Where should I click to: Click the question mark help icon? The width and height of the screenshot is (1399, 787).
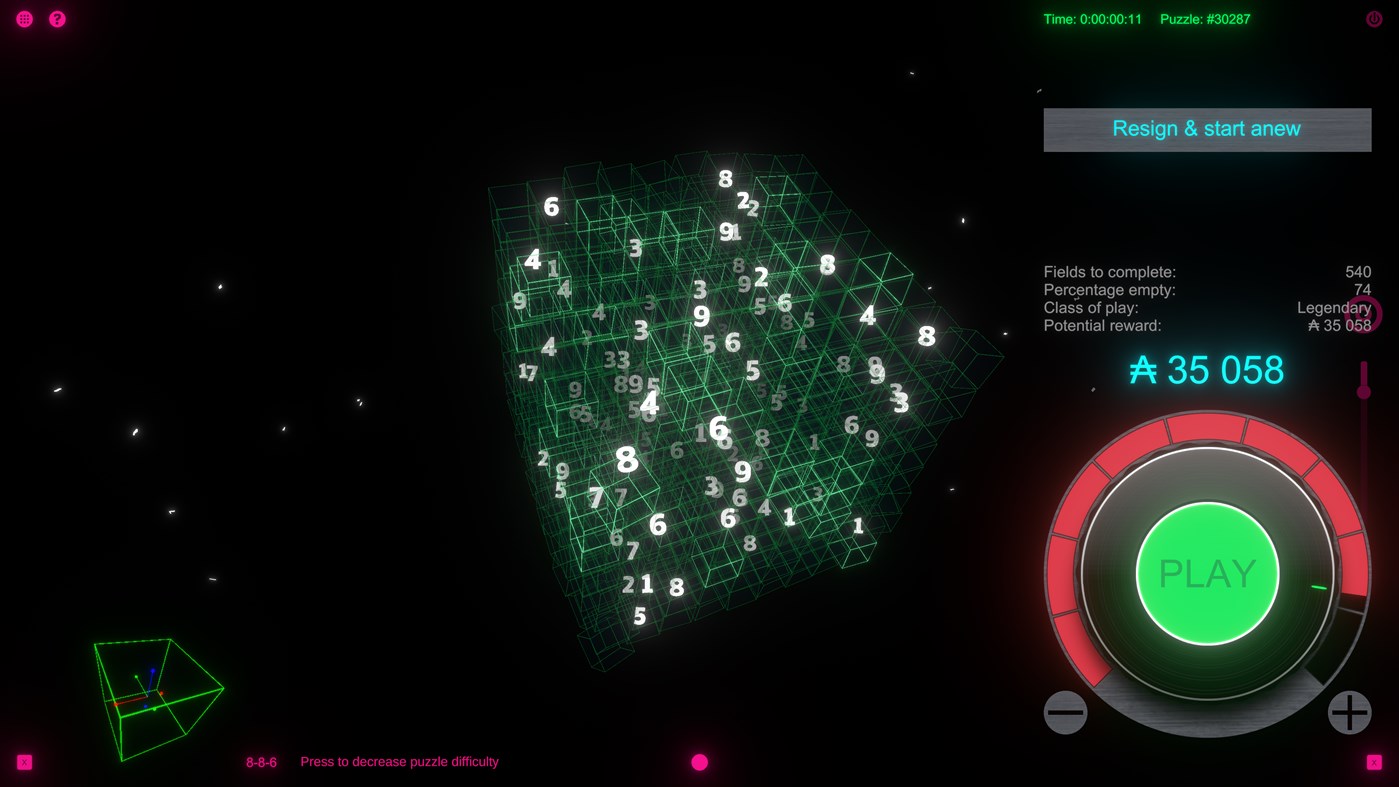(57, 18)
